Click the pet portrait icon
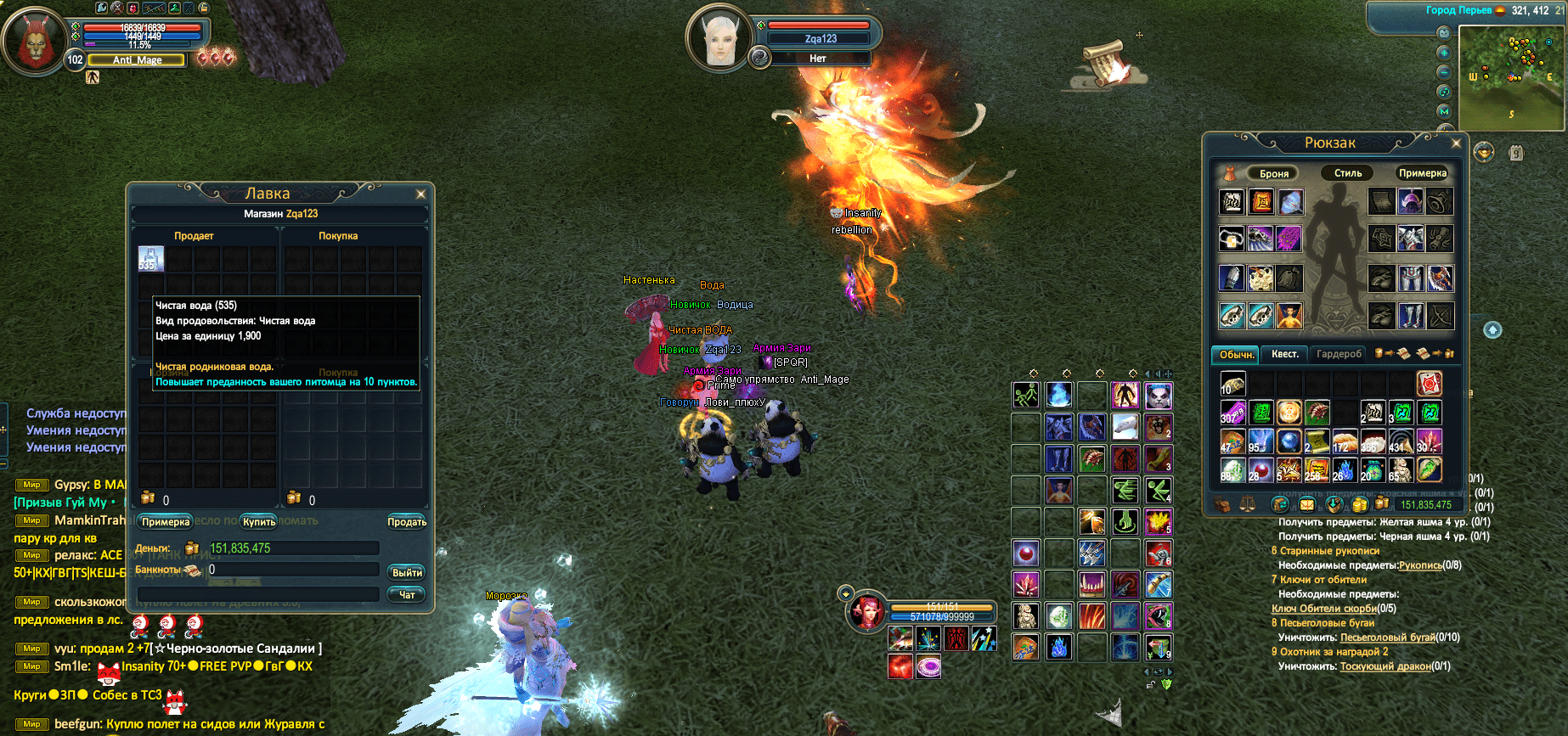 [866, 611]
